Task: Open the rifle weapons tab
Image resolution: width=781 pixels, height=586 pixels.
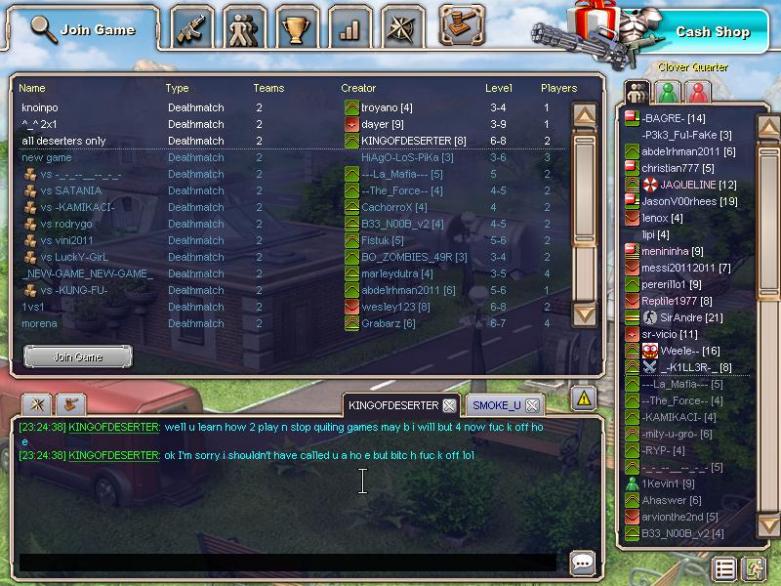Action: (193, 29)
